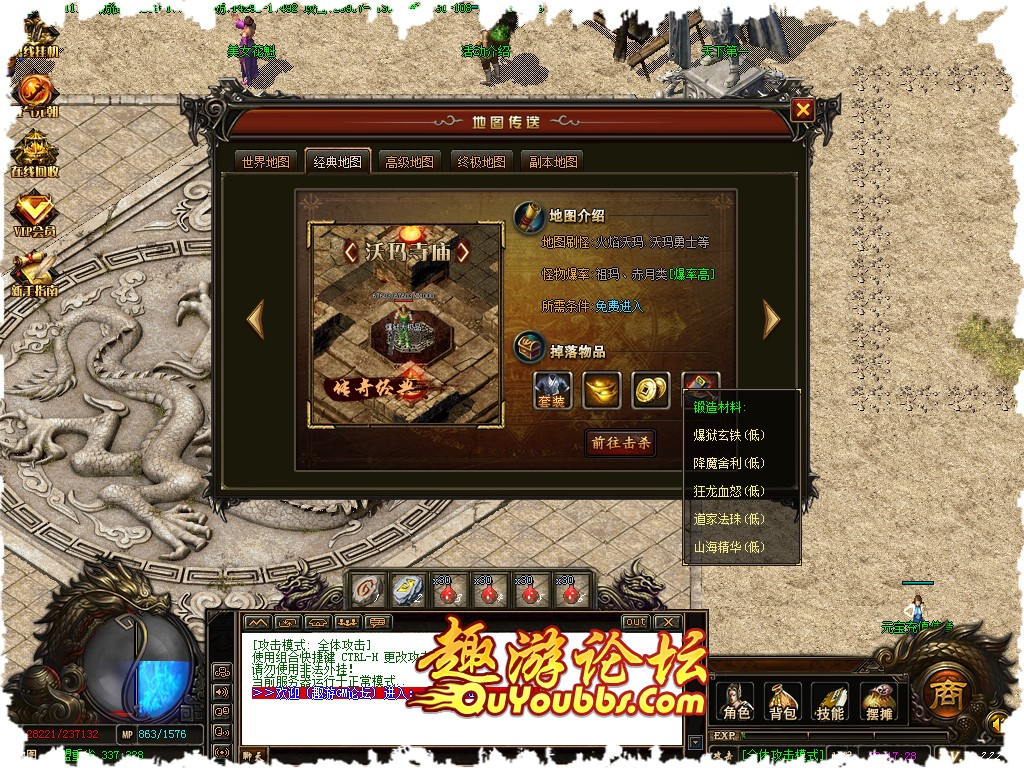1024x768 pixels.
Task: Click the chat panel's out button
Action: coord(636,622)
